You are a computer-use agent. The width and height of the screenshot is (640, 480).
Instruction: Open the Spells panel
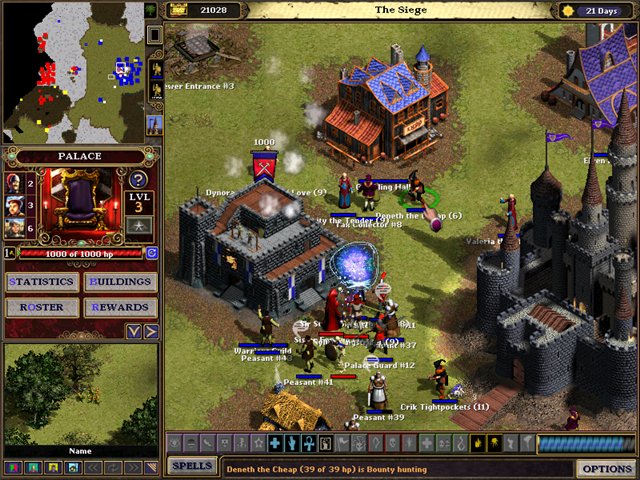pos(190,466)
